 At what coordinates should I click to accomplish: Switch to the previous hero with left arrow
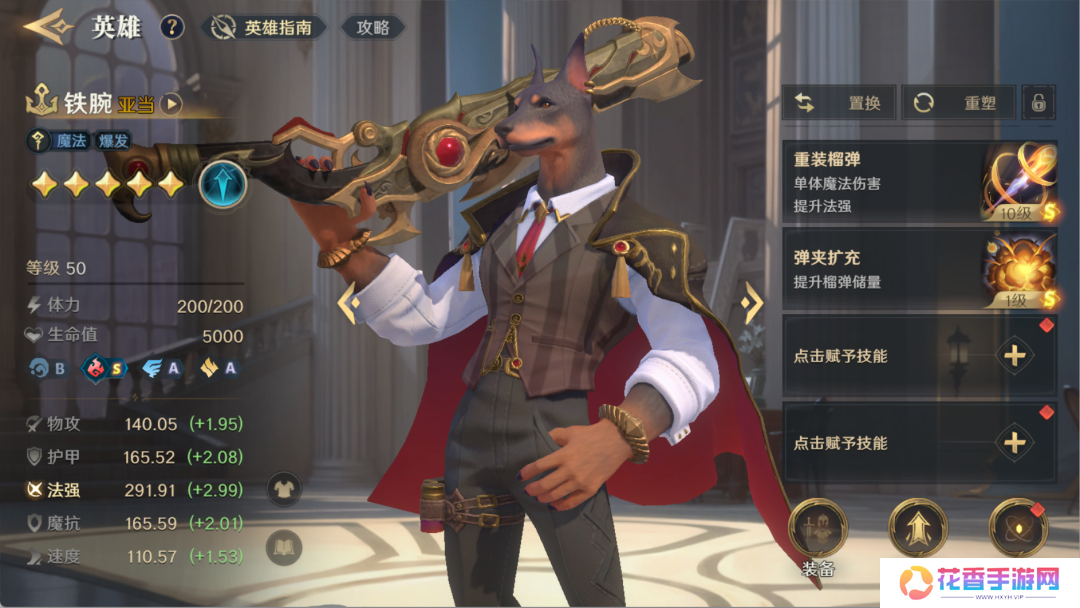pyautogui.click(x=349, y=302)
